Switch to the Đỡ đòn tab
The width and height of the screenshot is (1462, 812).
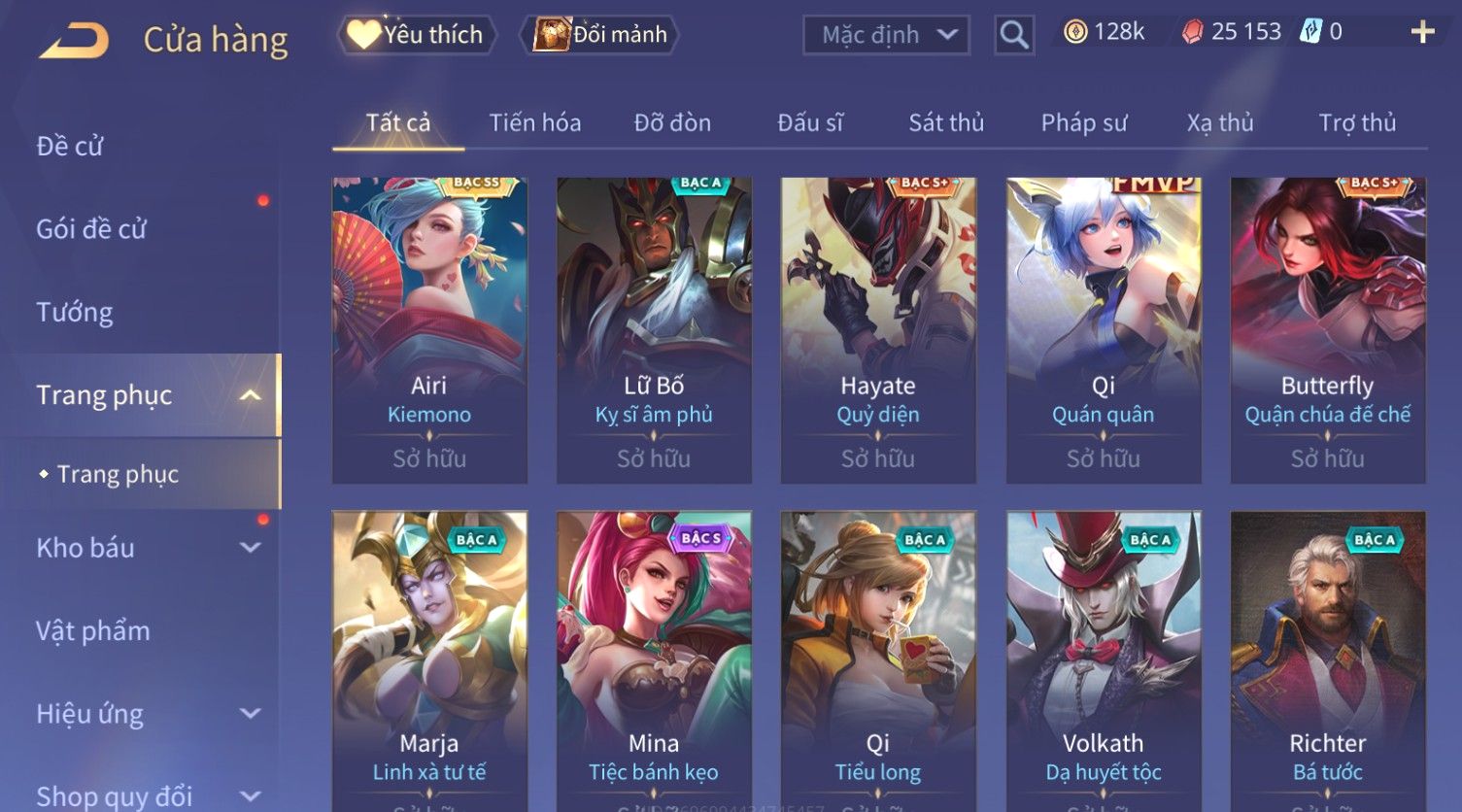672,123
